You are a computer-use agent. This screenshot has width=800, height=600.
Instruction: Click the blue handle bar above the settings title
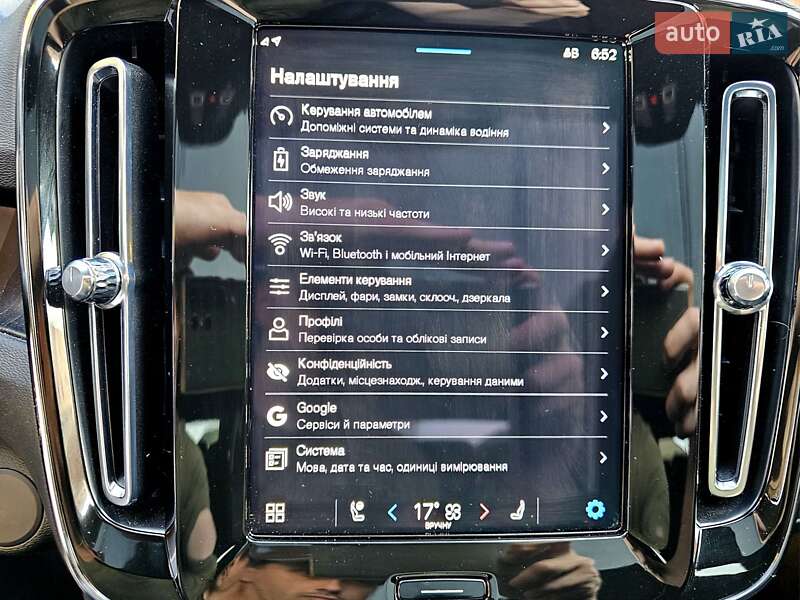(443, 51)
